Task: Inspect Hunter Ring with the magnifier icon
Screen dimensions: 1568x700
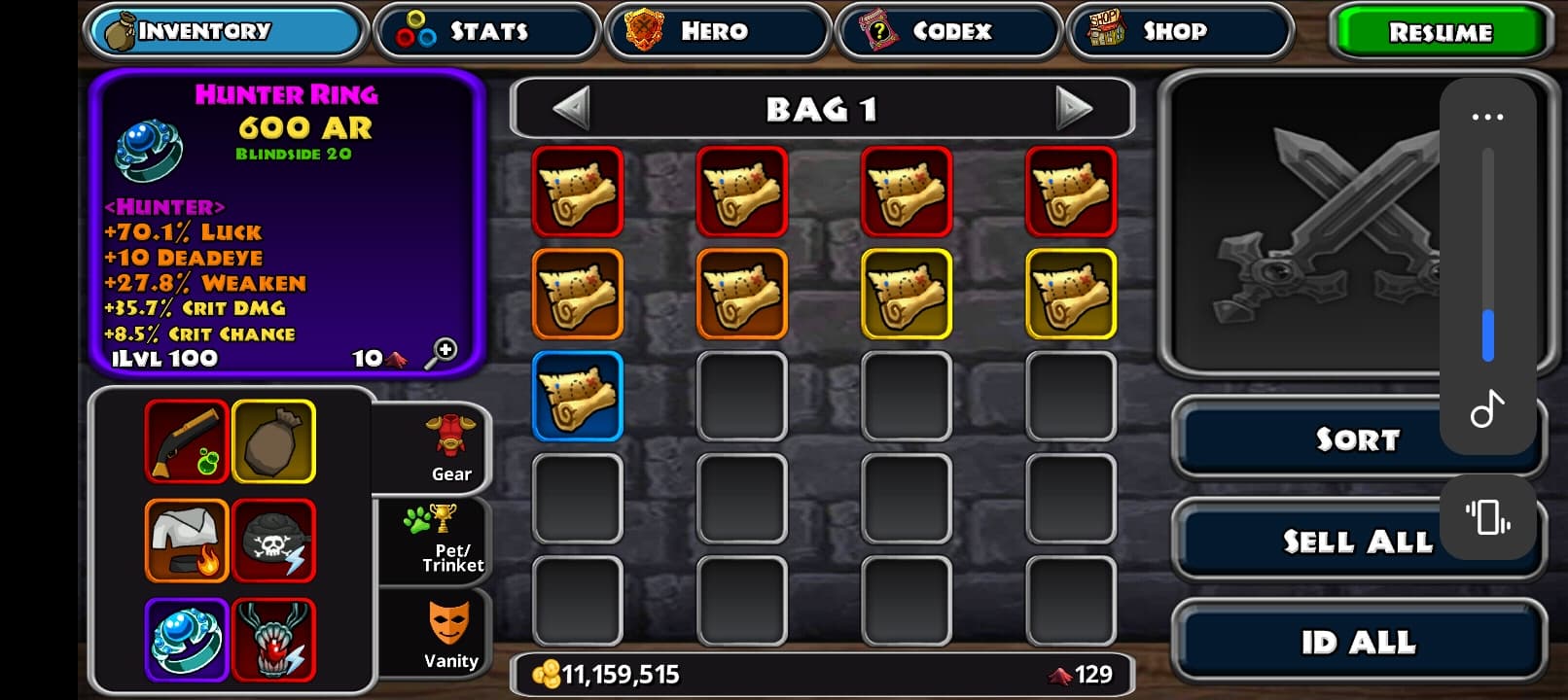Action: [441, 353]
